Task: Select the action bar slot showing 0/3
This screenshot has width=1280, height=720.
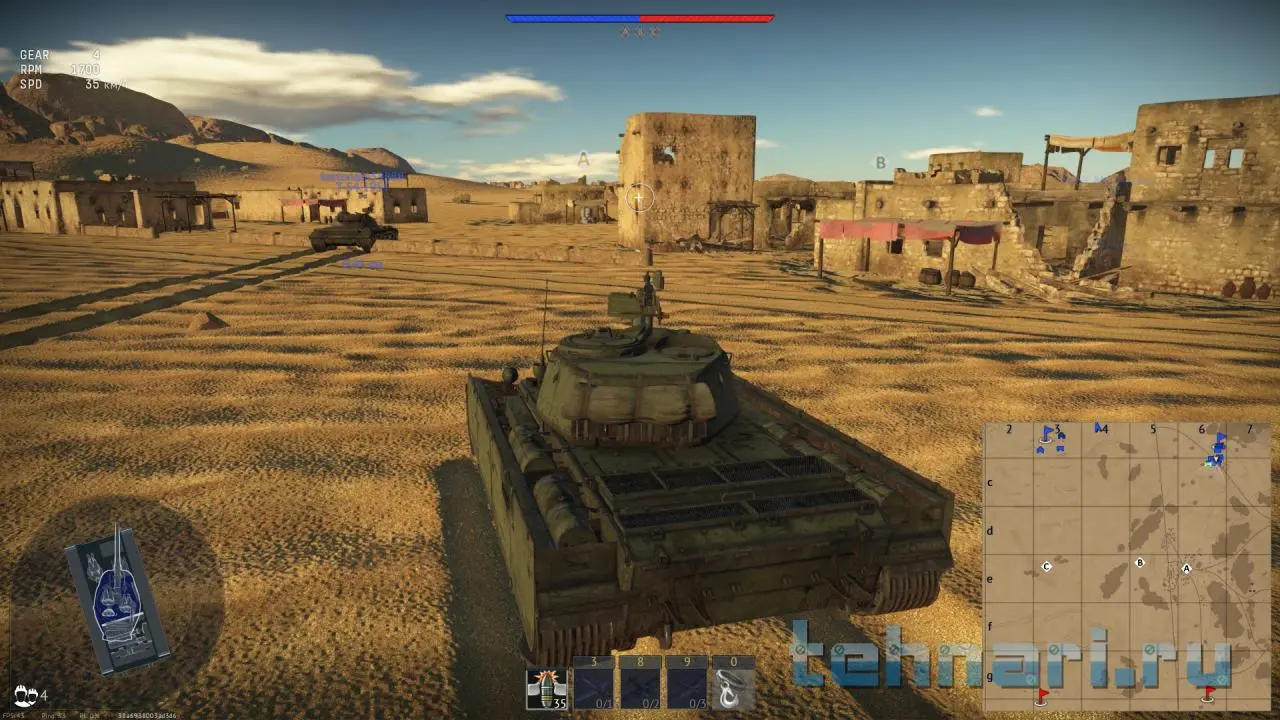Action: click(x=687, y=689)
